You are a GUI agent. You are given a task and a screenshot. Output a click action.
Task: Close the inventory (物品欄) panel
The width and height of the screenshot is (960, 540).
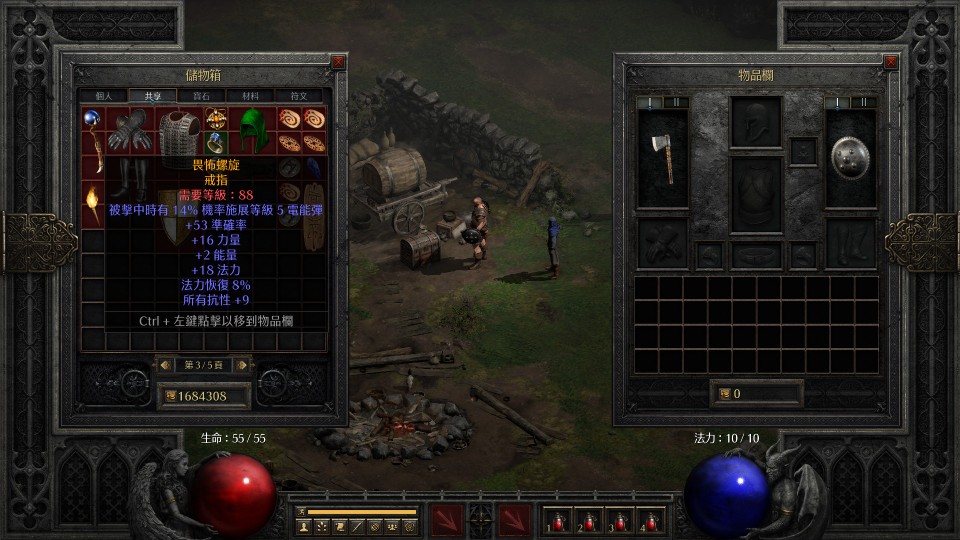tap(891, 62)
